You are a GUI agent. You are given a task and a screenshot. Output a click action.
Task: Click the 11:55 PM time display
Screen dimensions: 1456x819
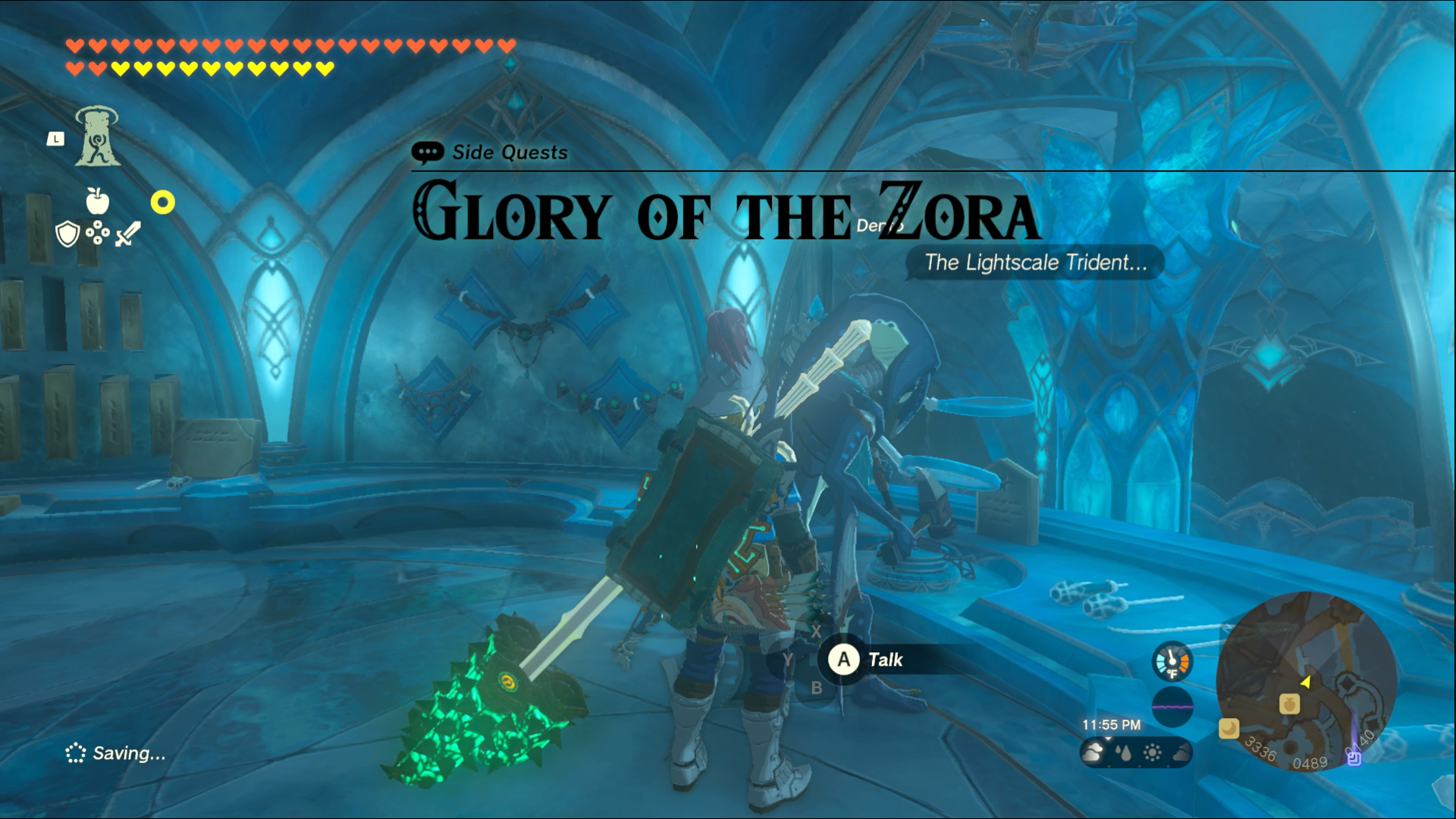coord(1112,724)
